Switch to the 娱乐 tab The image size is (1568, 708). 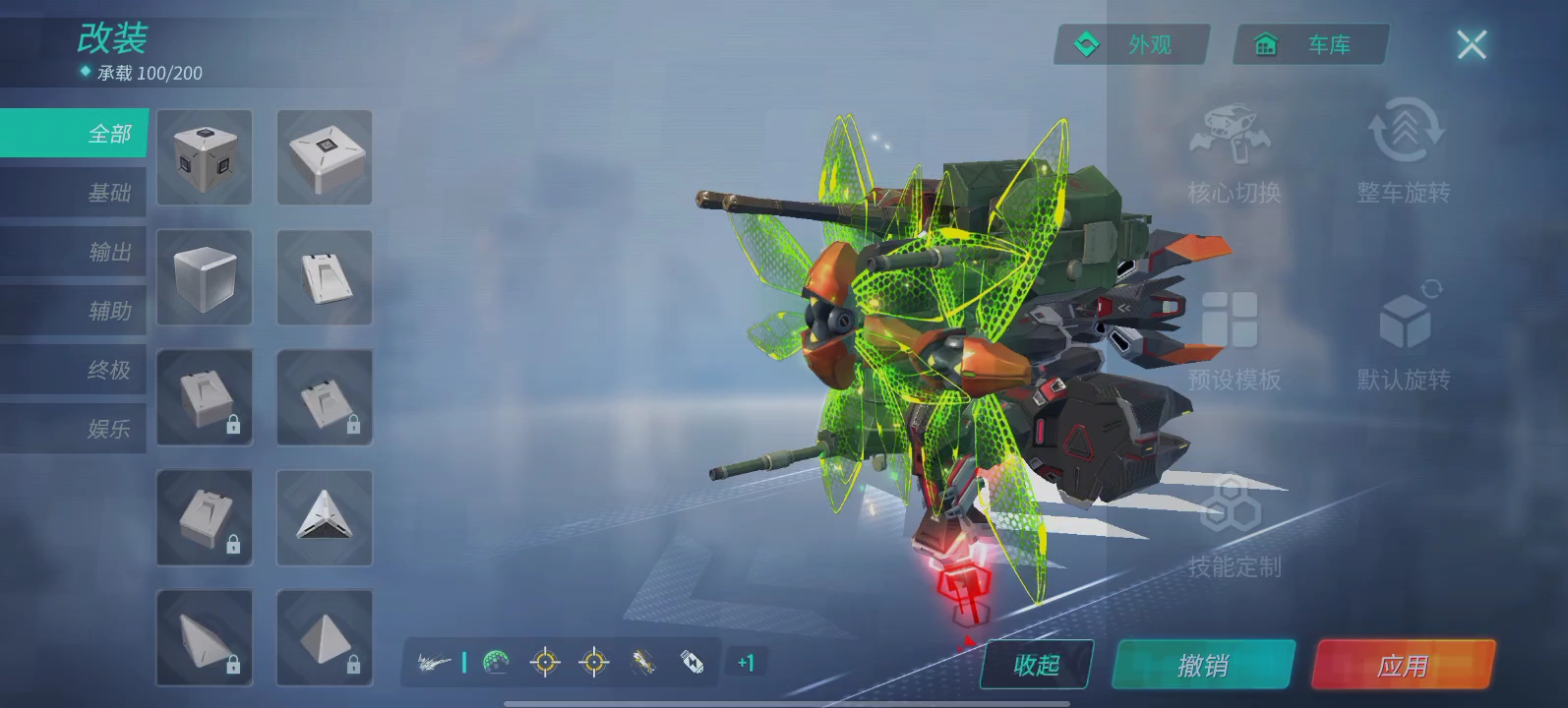pos(75,429)
